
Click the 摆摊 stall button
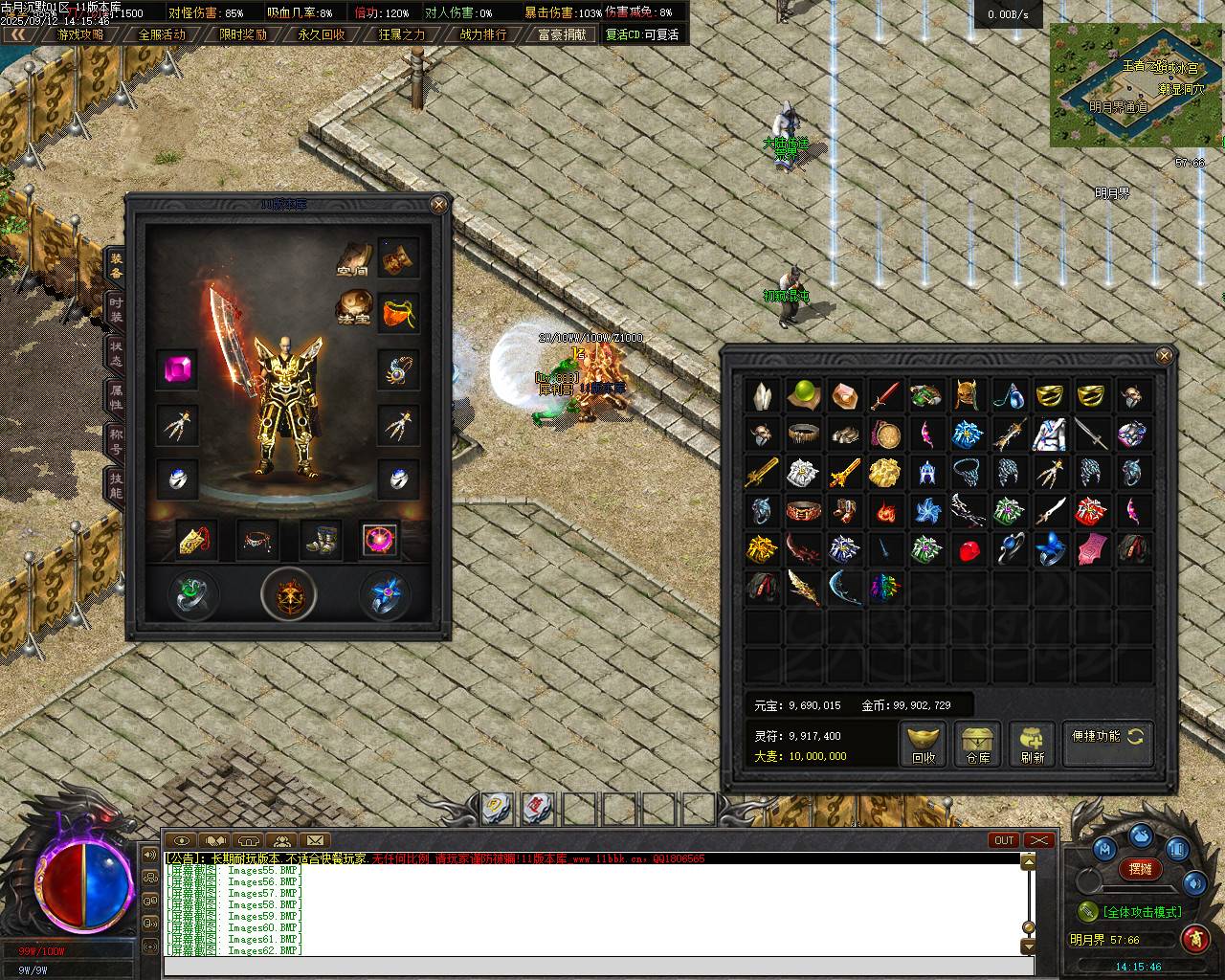[x=1140, y=869]
